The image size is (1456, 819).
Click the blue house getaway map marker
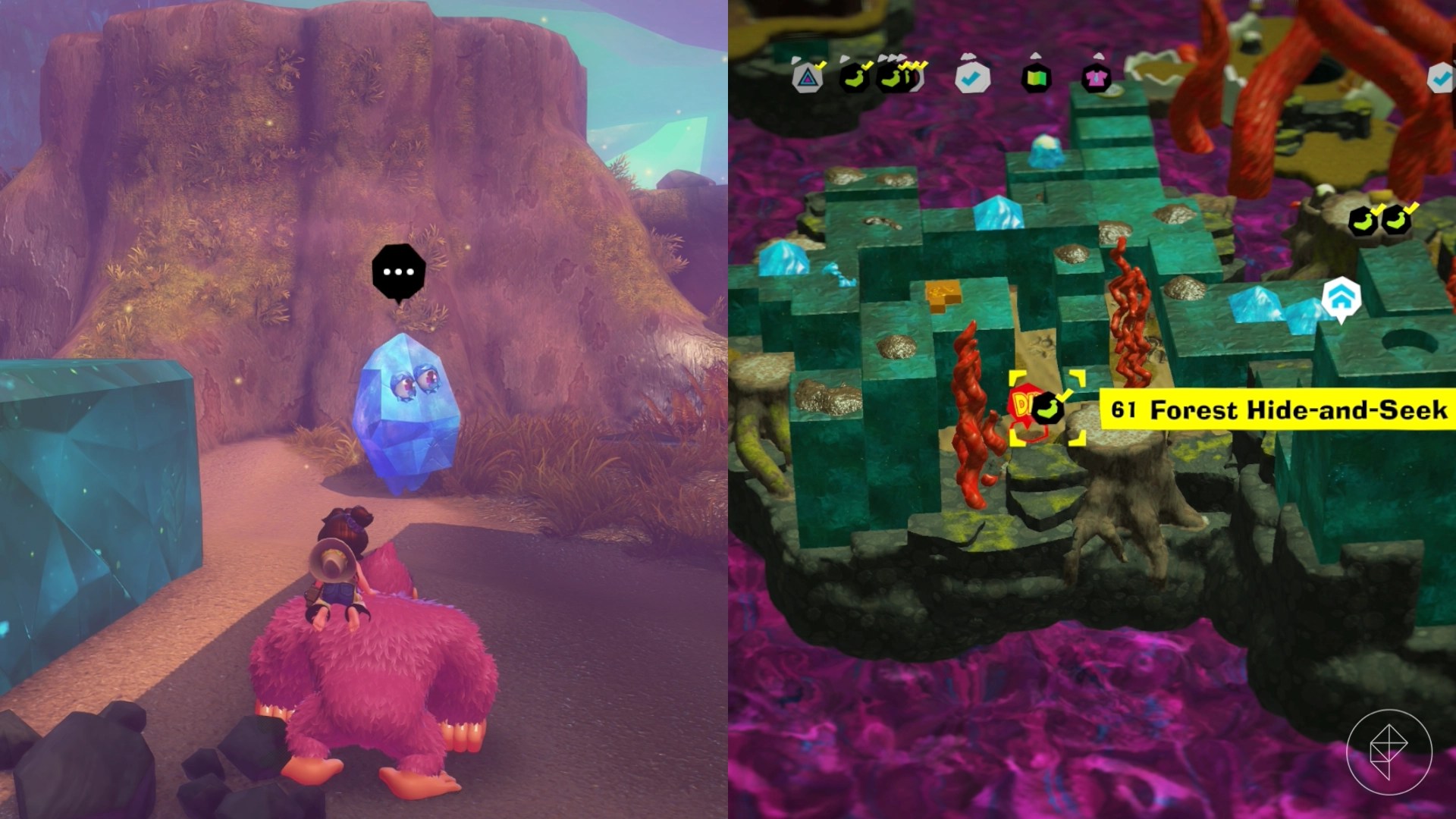click(1341, 297)
